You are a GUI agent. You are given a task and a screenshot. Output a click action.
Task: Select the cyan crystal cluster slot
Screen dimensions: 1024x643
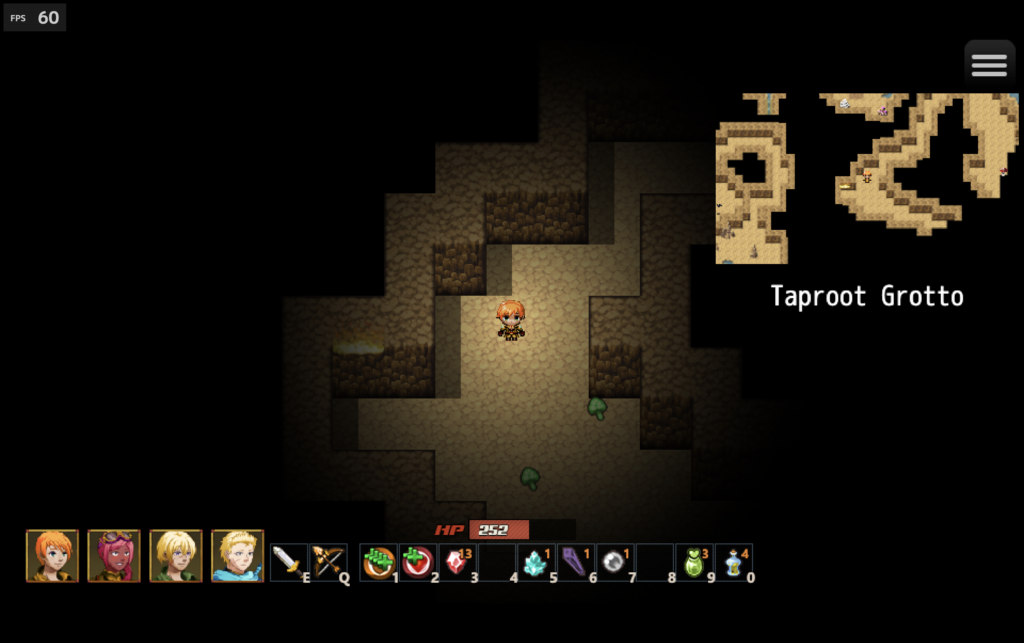pyautogui.click(x=536, y=562)
